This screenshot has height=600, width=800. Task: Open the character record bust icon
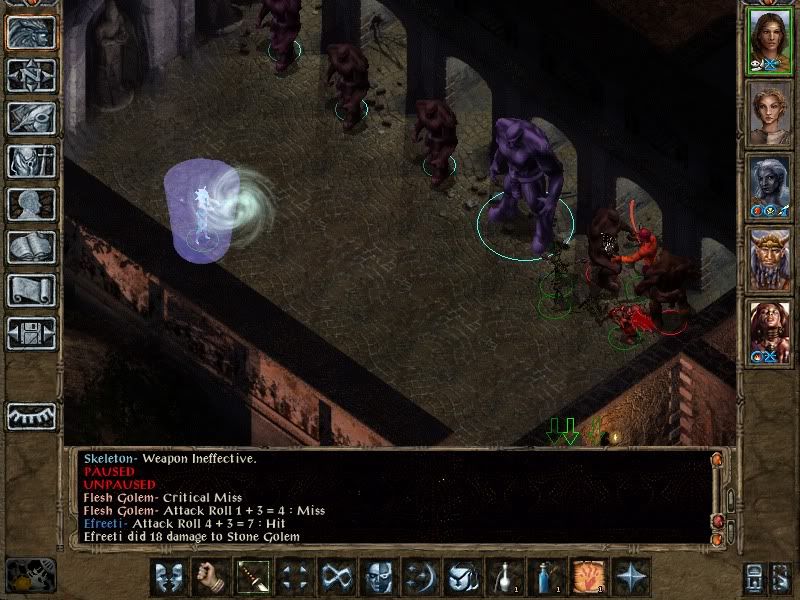[31, 204]
